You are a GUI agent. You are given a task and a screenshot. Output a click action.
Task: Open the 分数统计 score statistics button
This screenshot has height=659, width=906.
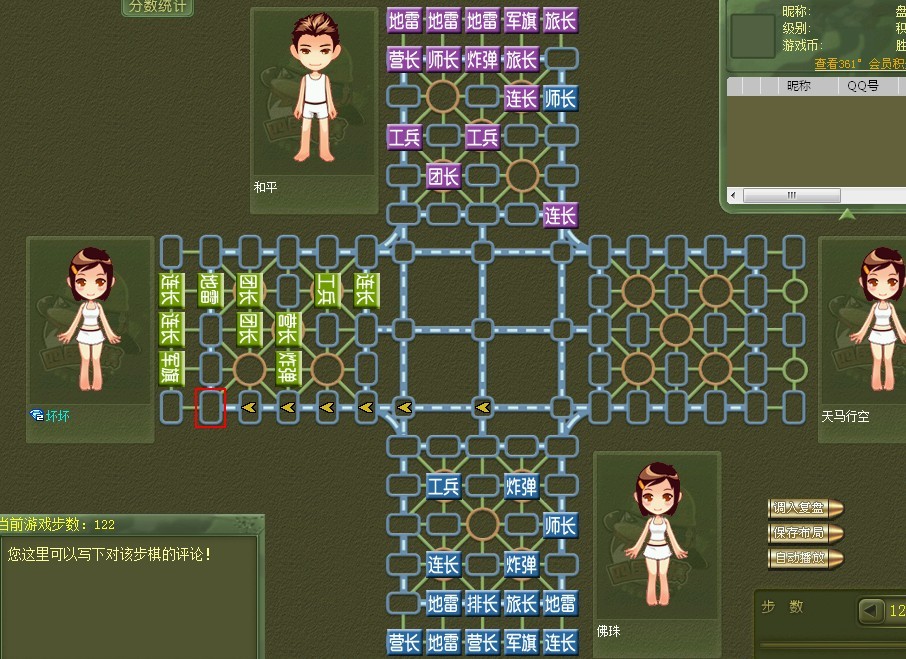[158, 7]
